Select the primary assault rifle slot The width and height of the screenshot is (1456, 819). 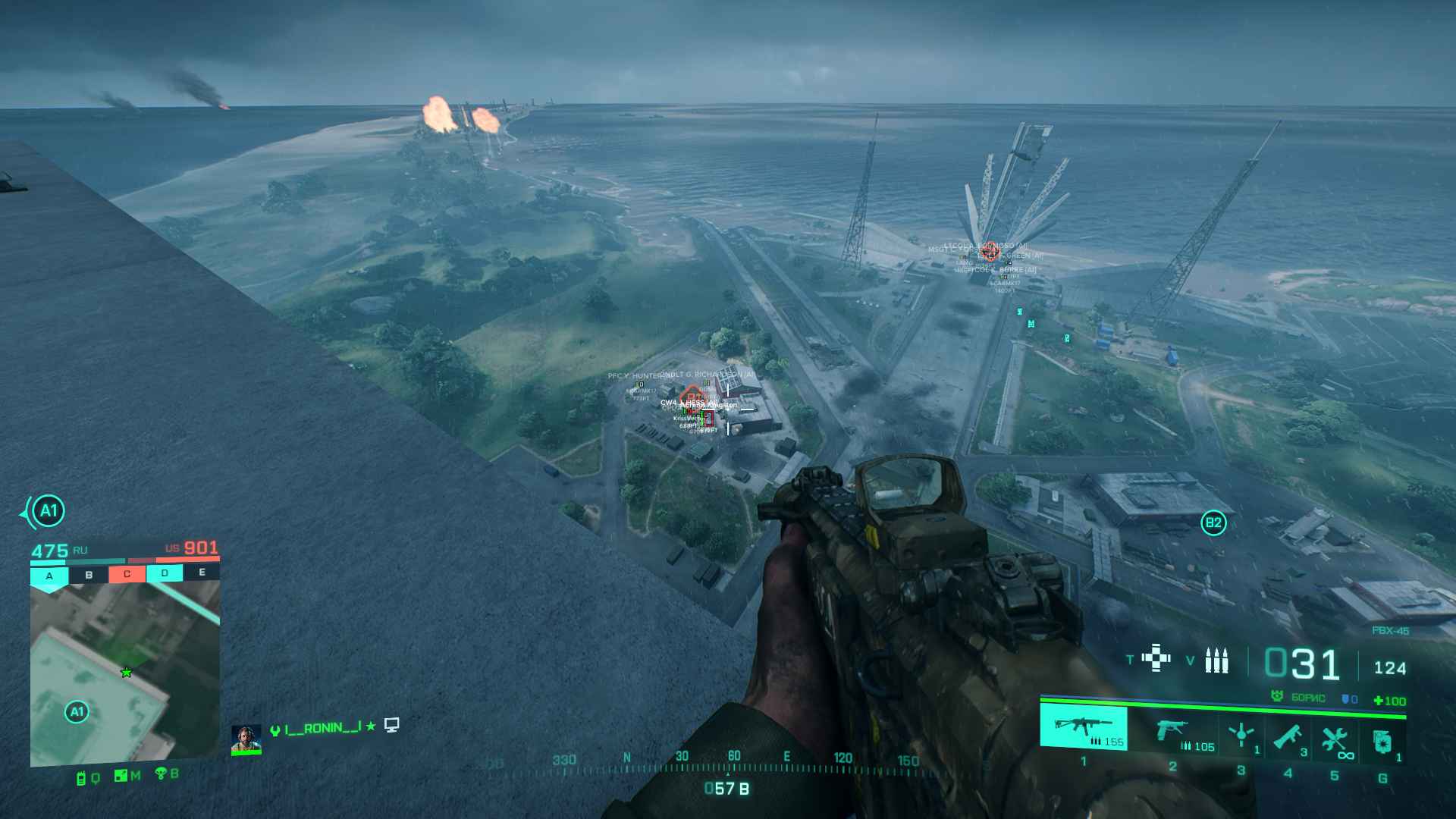pos(1083,726)
